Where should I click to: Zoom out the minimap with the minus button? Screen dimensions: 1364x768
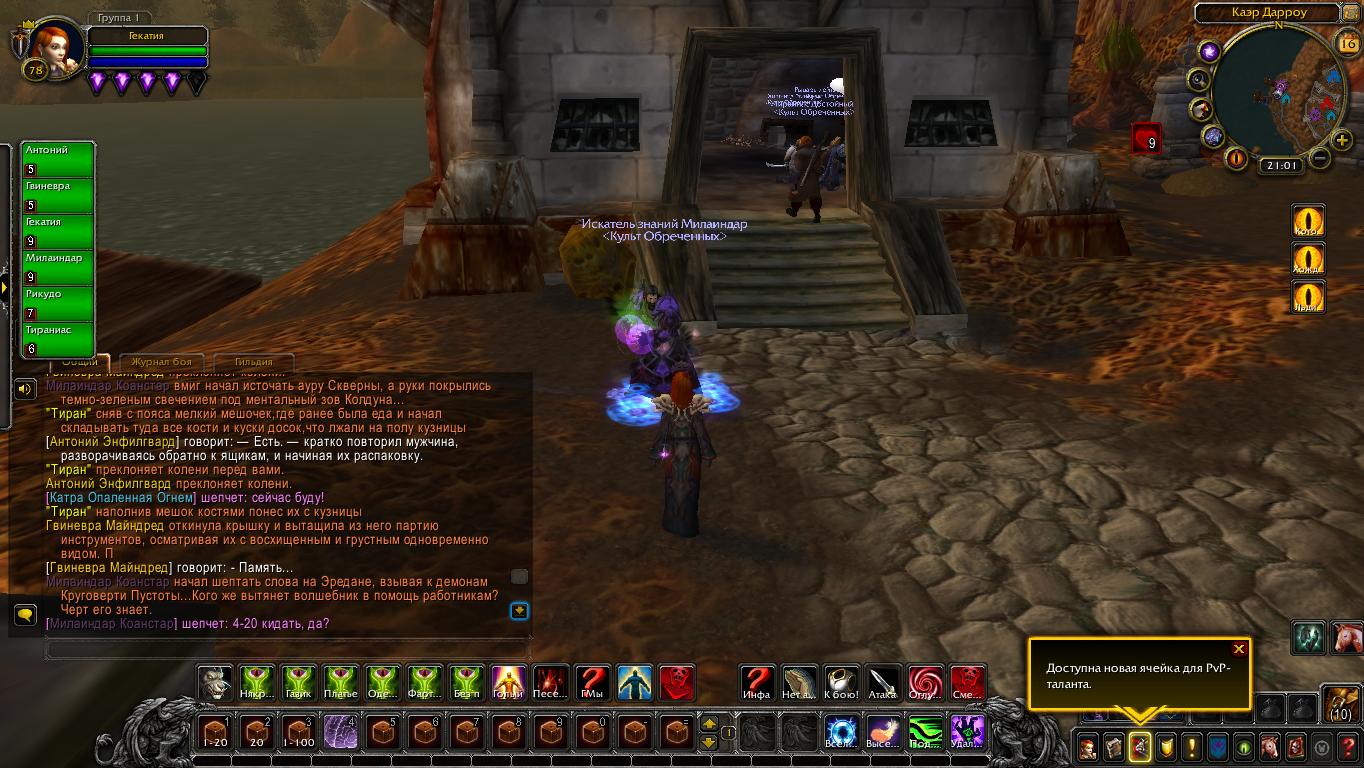pyautogui.click(x=1320, y=158)
